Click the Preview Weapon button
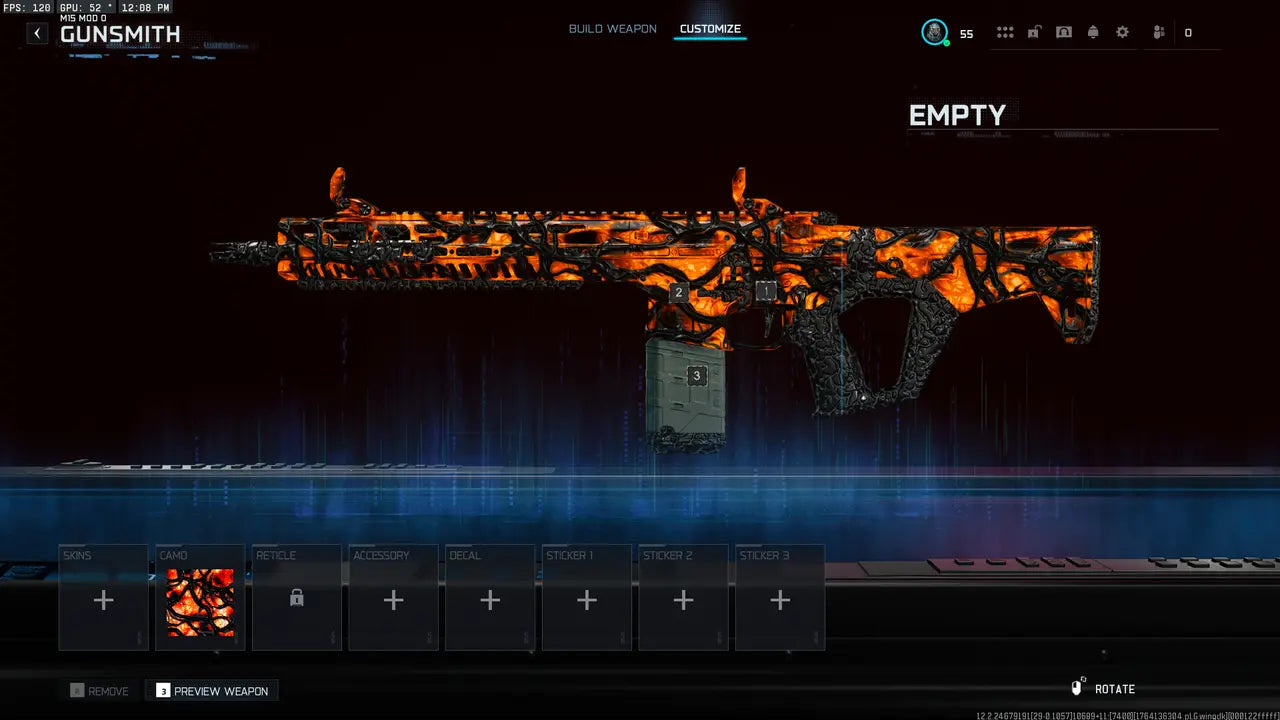Image resolution: width=1280 pixels, height=720 pixels. pyautogui.click(x=211, y=690)
